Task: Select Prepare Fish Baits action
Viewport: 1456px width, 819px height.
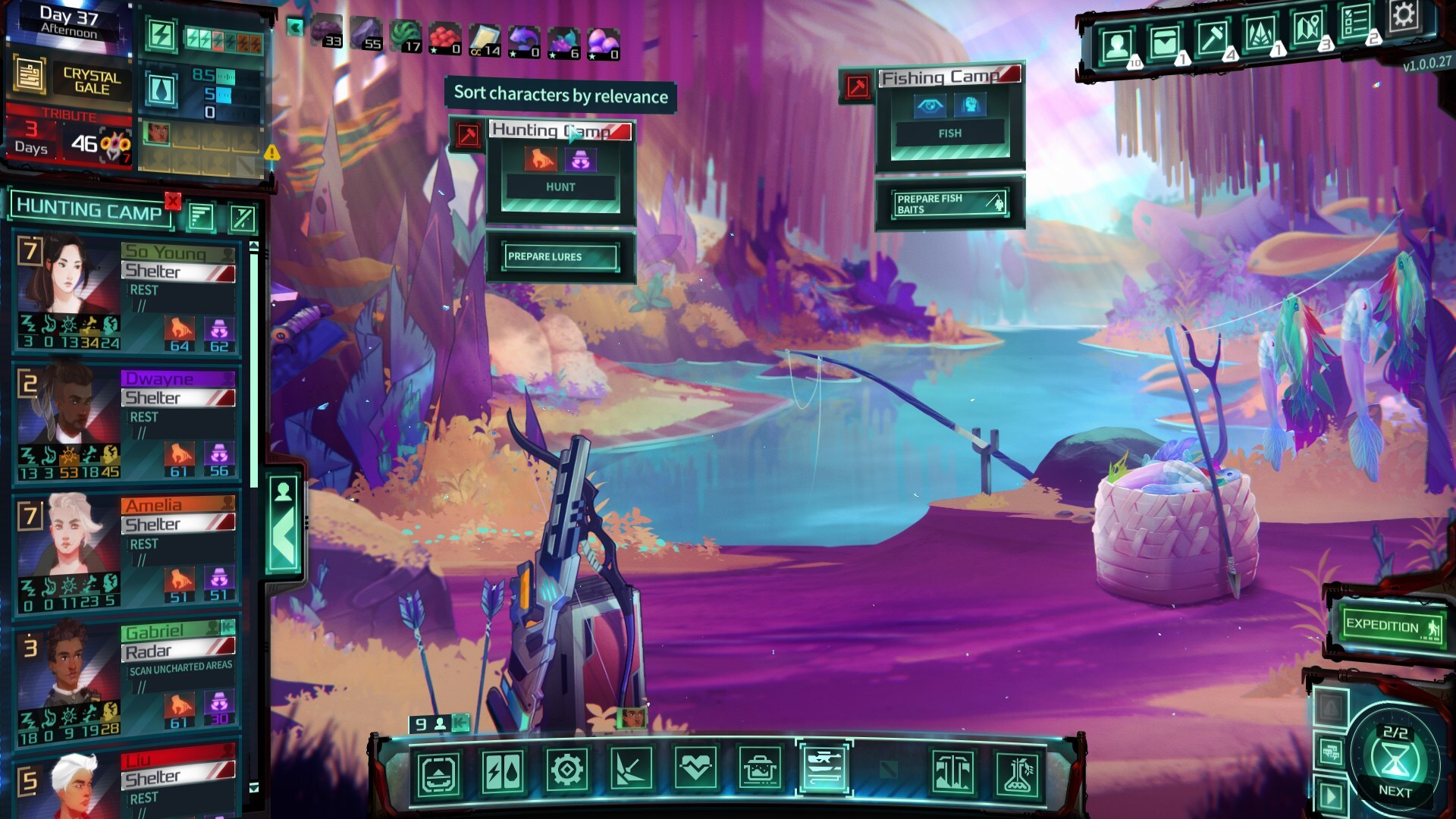Action: 949,203
